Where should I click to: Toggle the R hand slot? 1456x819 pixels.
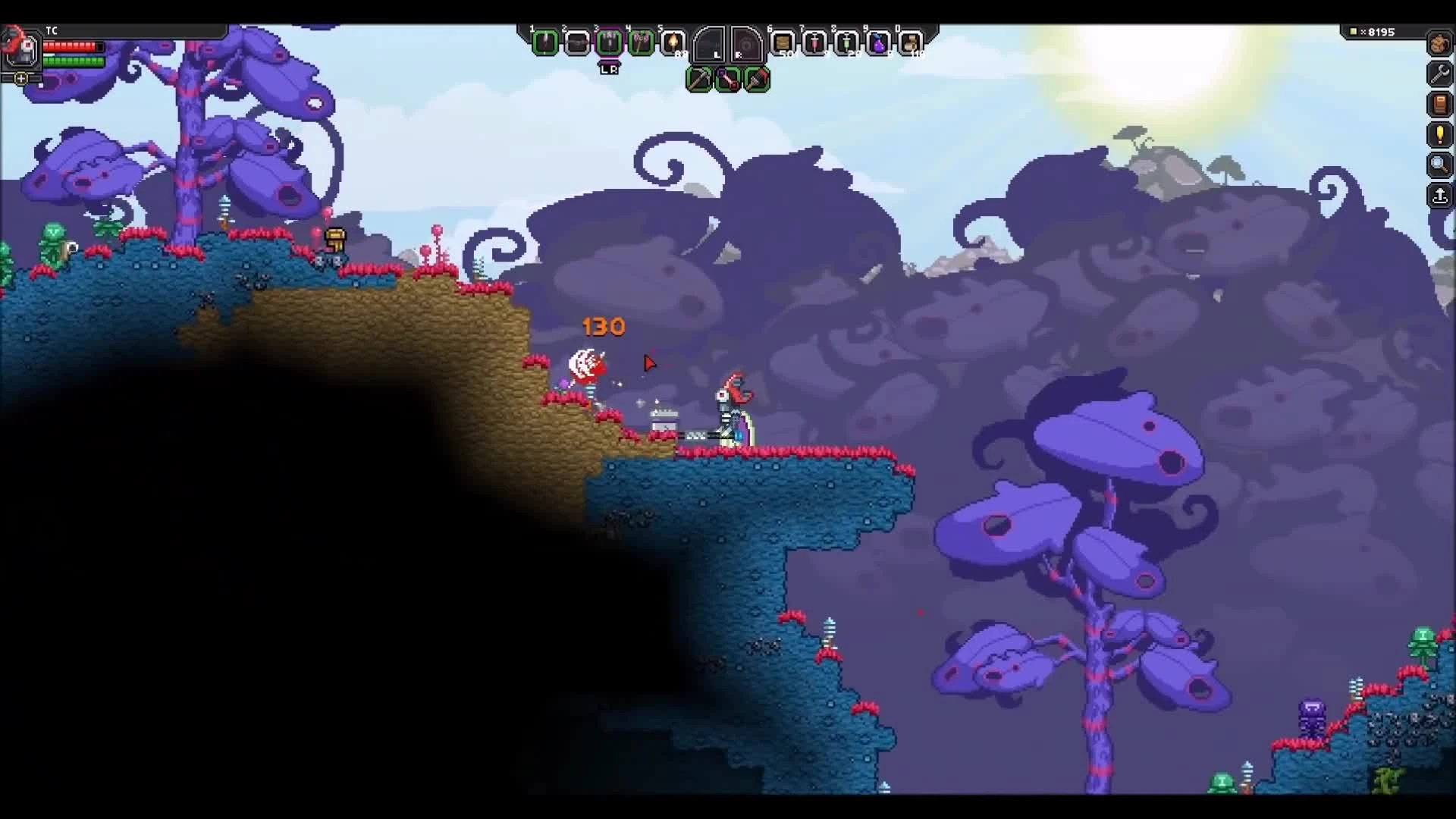tap(747, 45)
